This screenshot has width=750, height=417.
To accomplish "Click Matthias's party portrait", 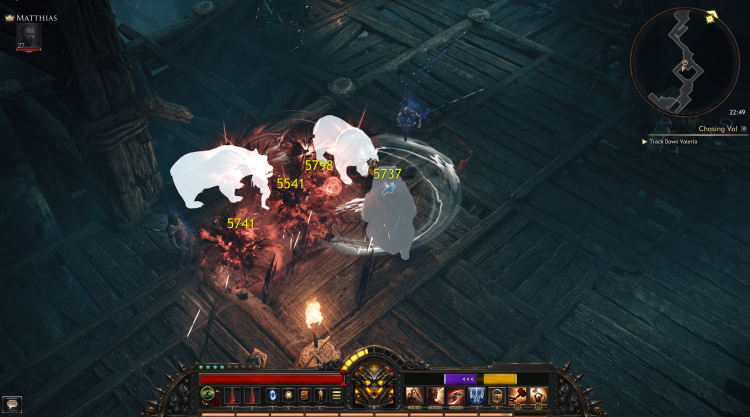I will tap(27, 36).
